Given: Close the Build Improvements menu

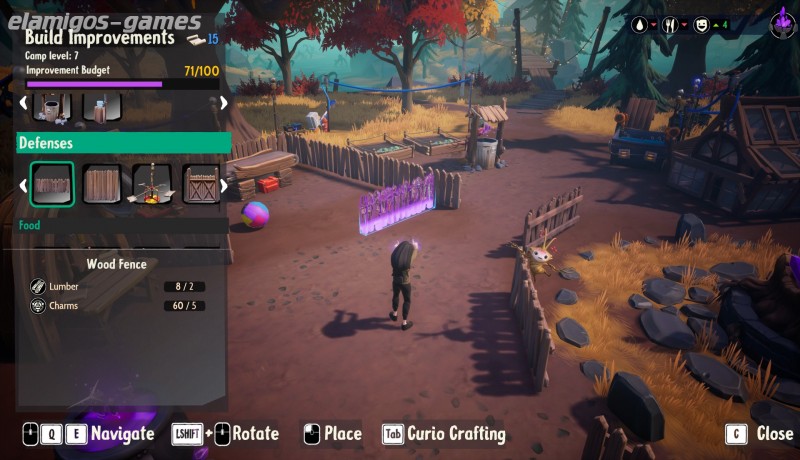Looking at the screenshot, I should coord(760,434).
